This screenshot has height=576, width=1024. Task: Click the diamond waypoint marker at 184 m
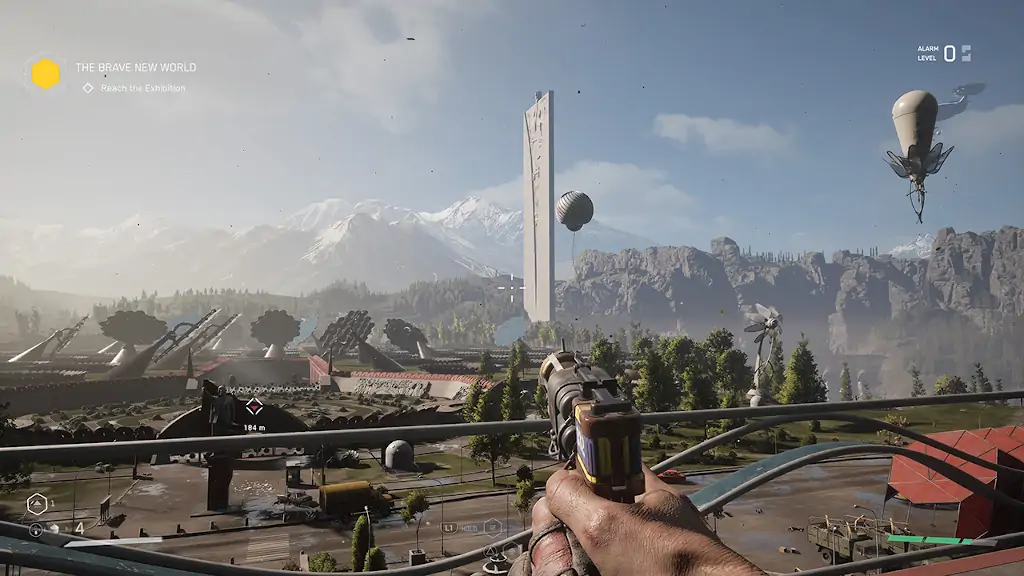tap(254, 406)
